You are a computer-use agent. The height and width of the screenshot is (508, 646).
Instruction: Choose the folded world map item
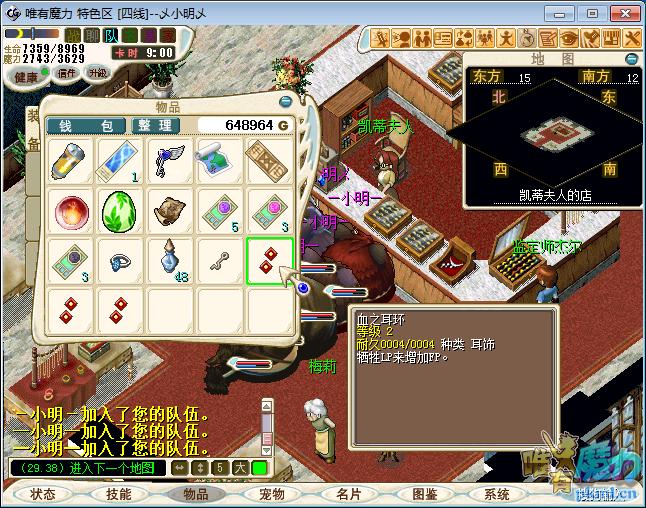[x=219, y=160]
